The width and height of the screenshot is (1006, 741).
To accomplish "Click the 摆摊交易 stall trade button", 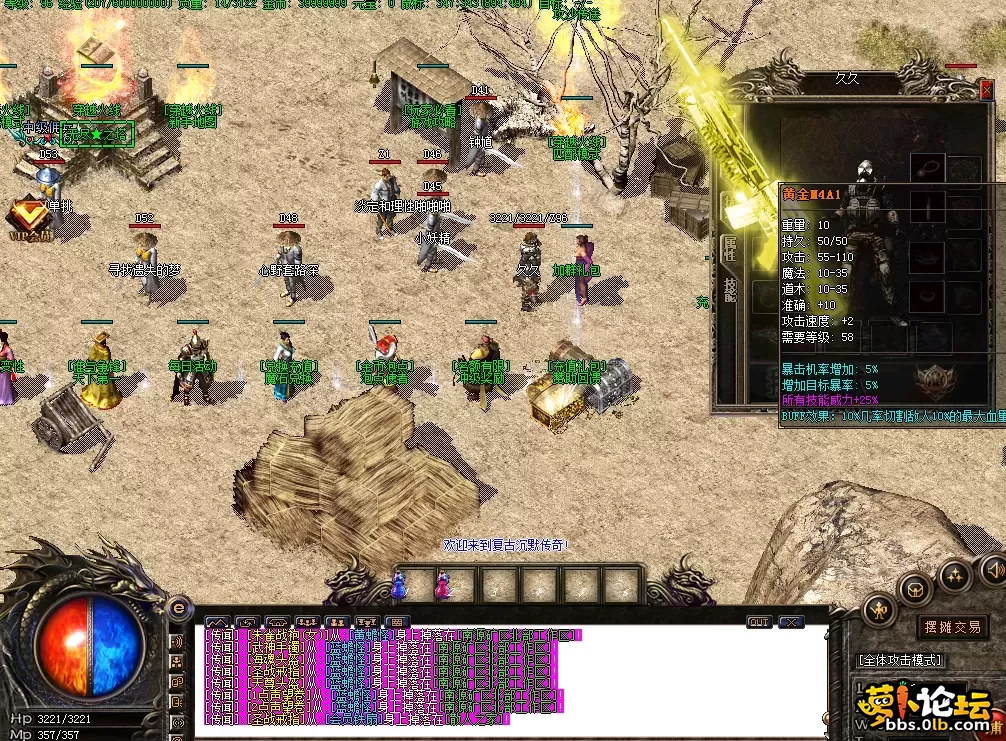I will pos(951,627).
